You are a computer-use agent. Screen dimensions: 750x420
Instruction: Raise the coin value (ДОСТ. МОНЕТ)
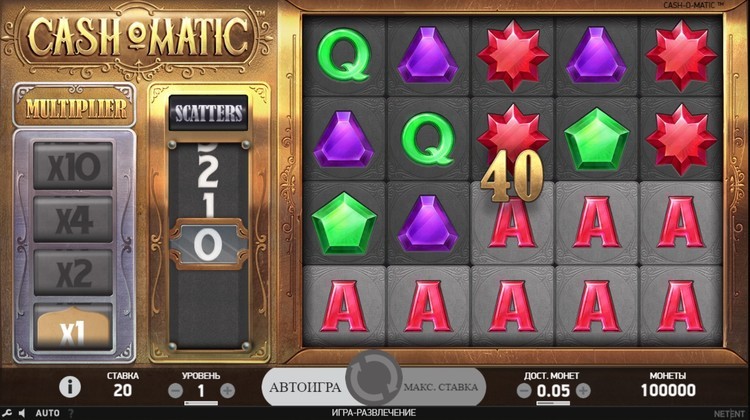(x=583, y=390)
